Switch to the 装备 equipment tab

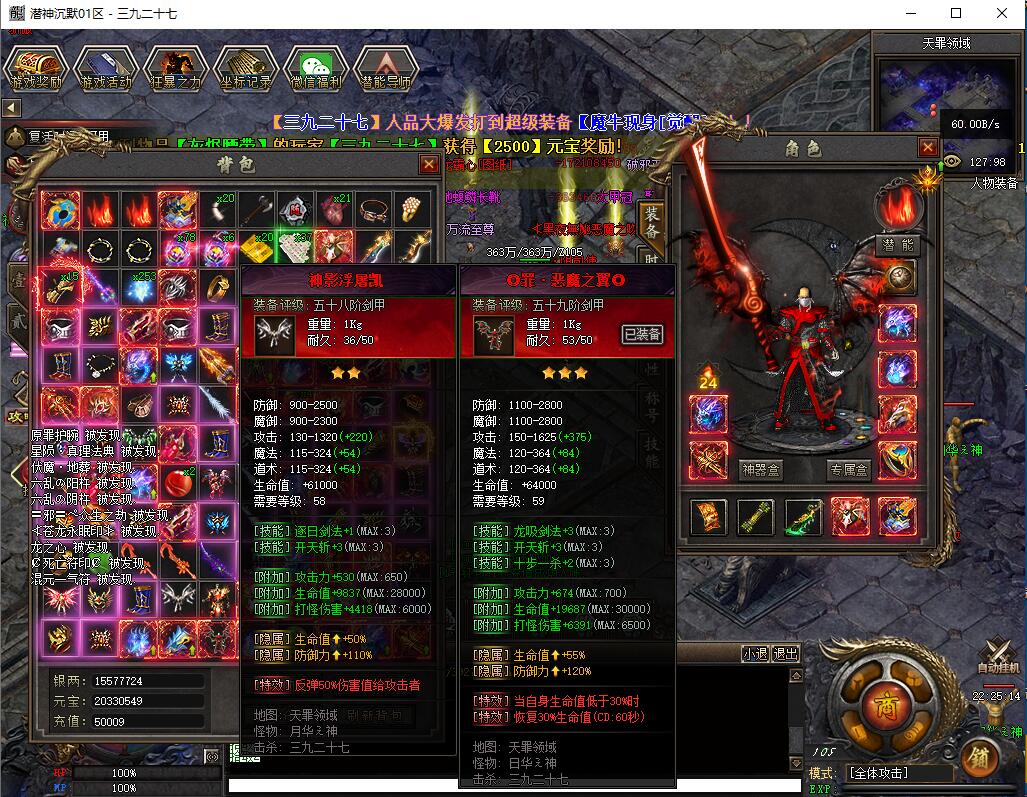pyautogui.click(x=652, y=223)
